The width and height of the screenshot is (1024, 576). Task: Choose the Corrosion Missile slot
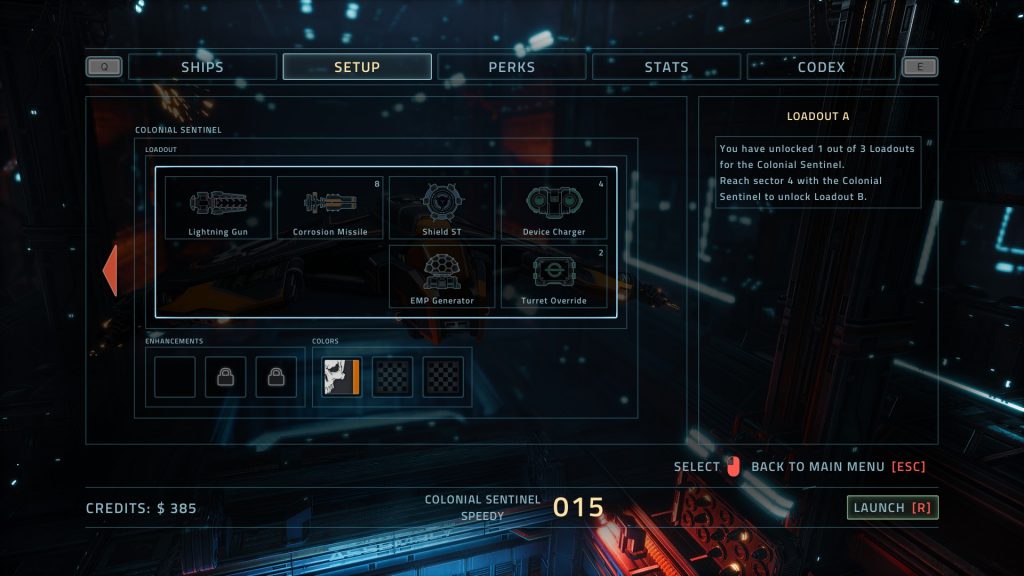tap(330, 208)
